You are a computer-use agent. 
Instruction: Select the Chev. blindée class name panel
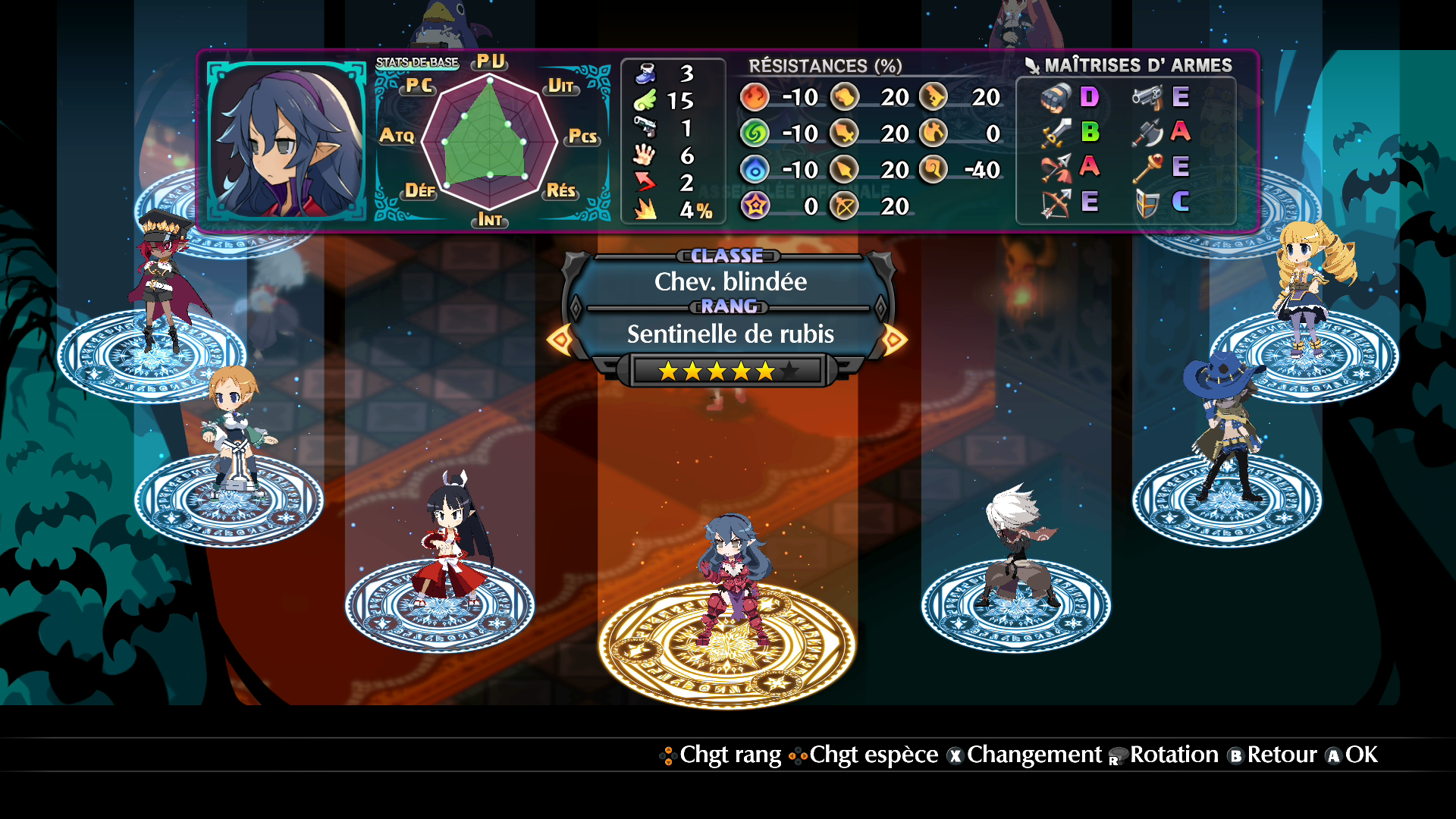730,282
